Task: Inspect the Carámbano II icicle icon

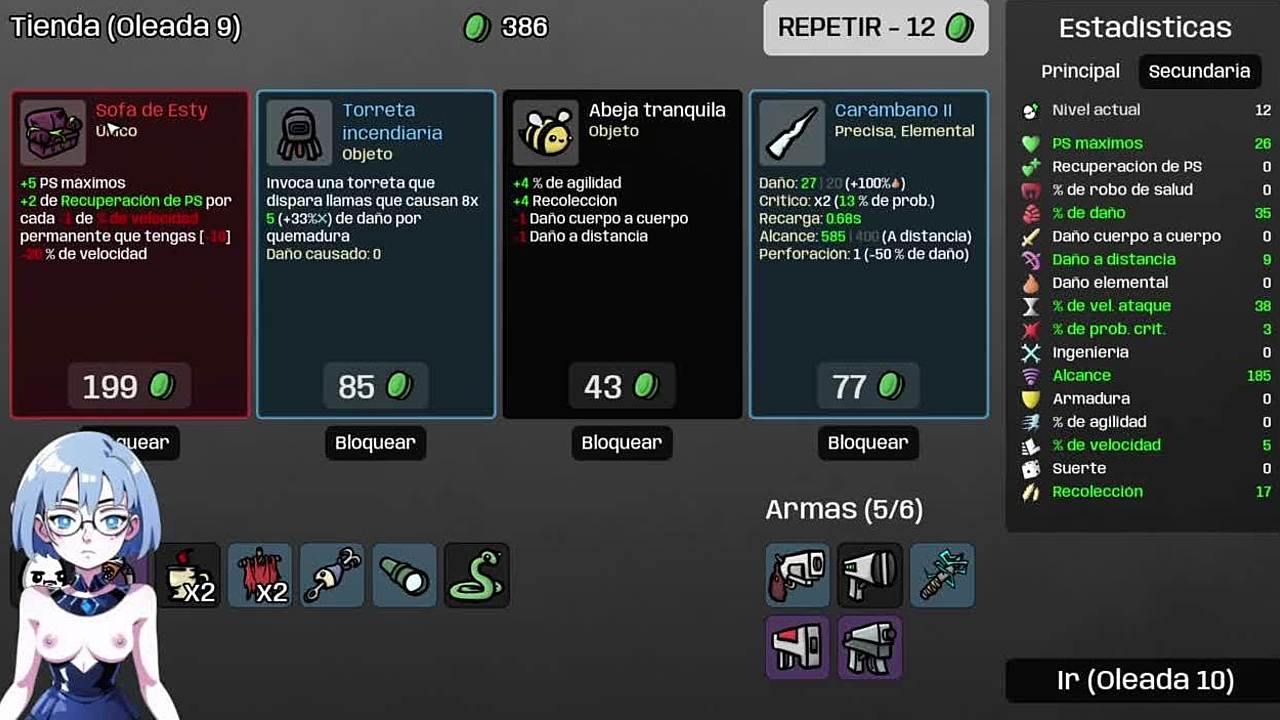Action: [x=792, y=133]
